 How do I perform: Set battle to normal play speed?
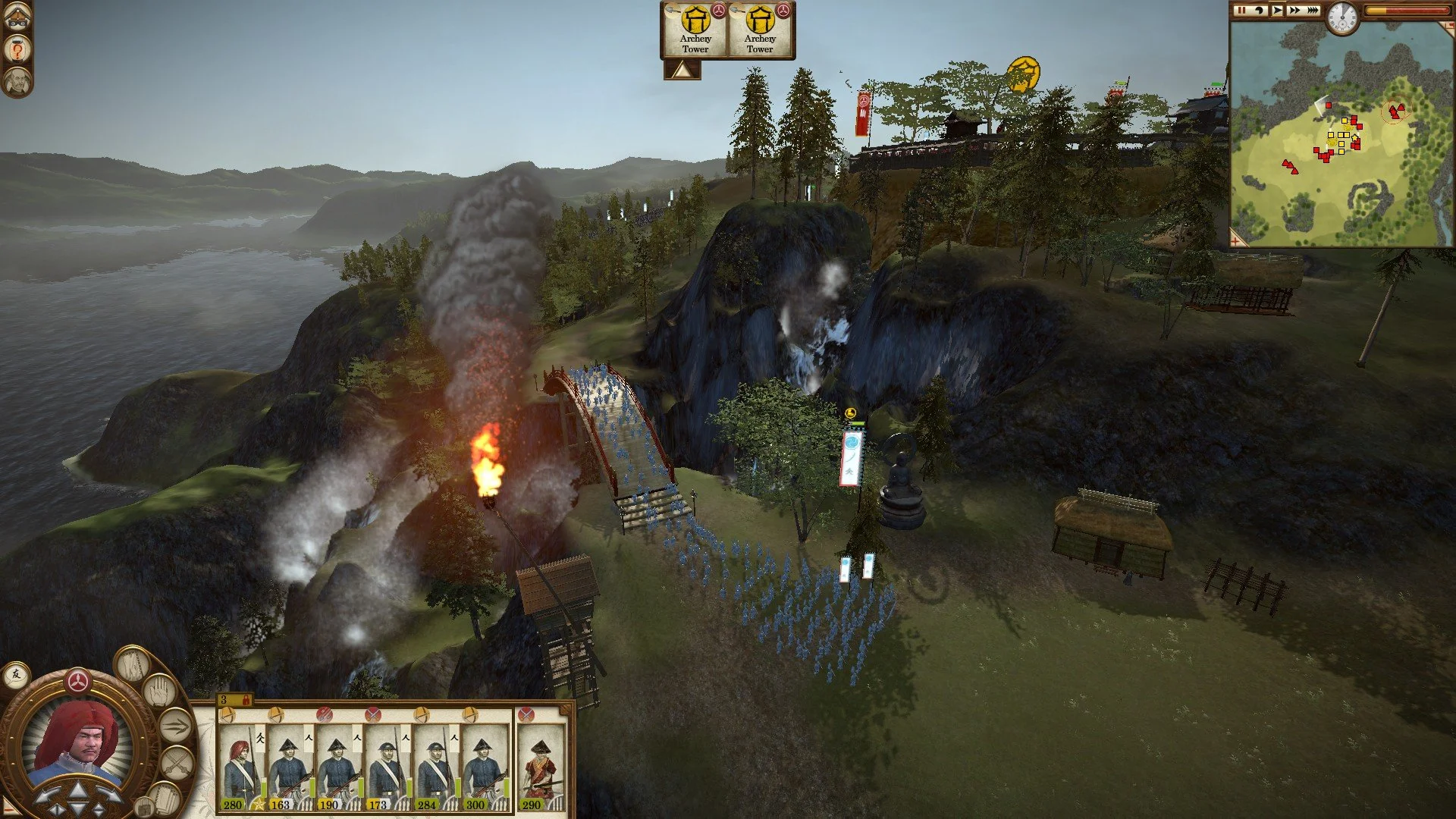pos(1277,11)
